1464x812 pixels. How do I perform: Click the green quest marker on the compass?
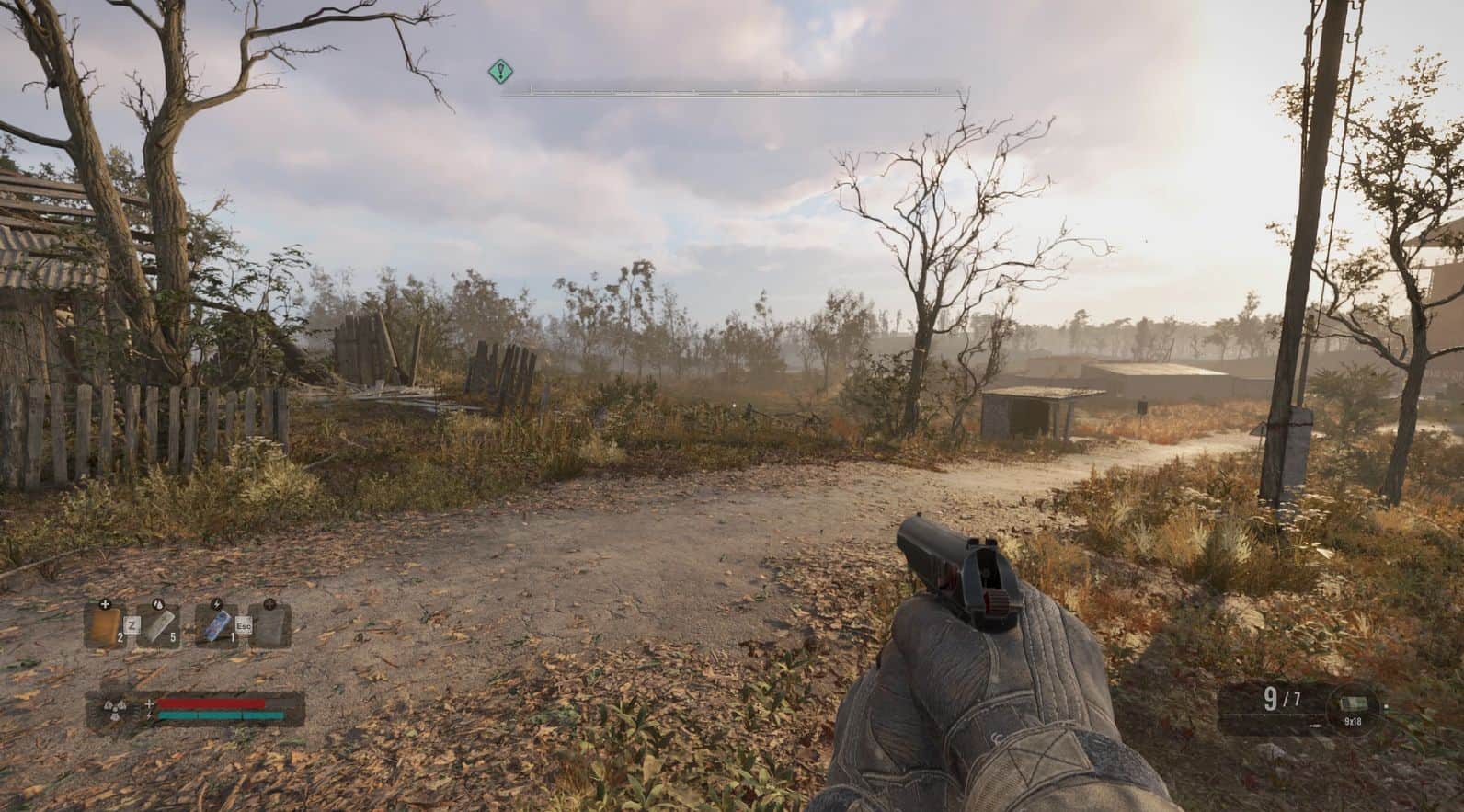tap(499, 70)
